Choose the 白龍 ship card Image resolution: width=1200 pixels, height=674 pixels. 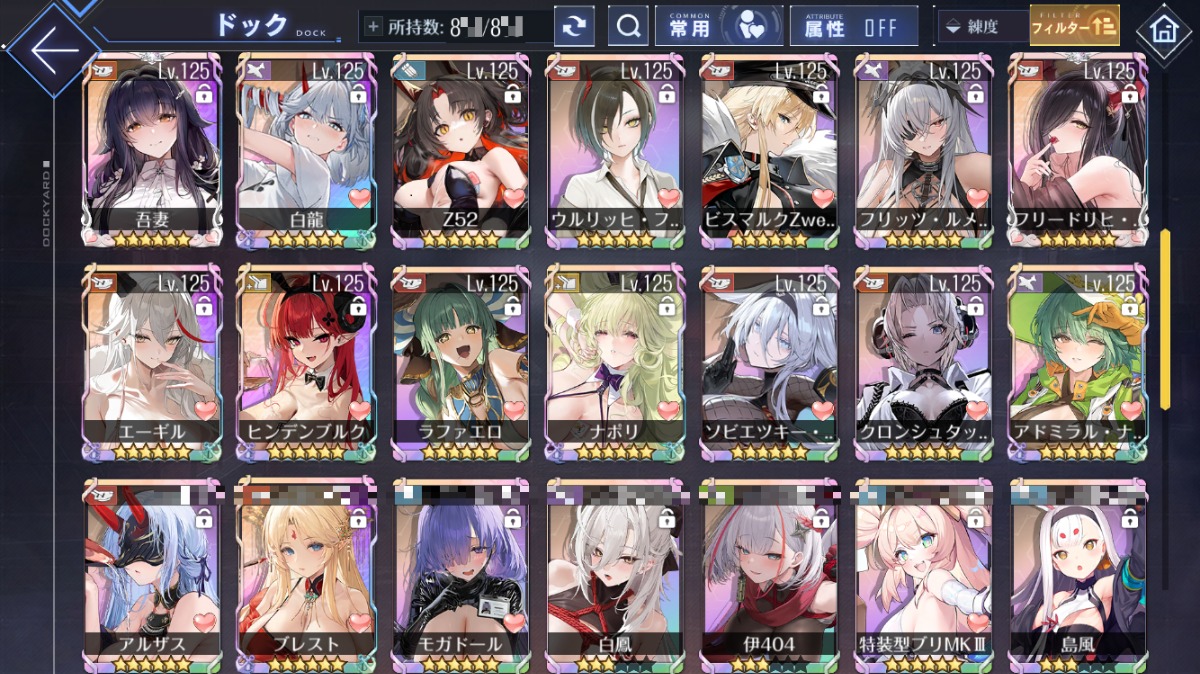coord(306,150)
